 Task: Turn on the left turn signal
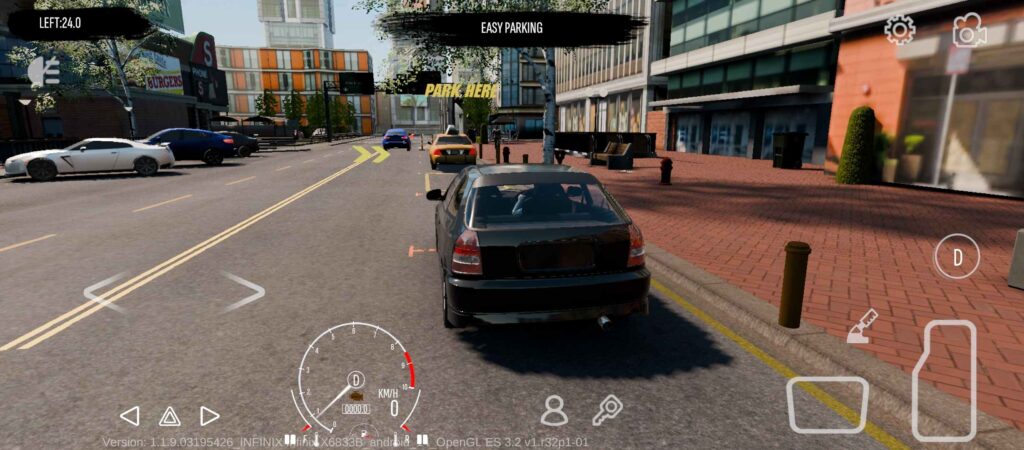pyautogui.click(x=130, y=416)
